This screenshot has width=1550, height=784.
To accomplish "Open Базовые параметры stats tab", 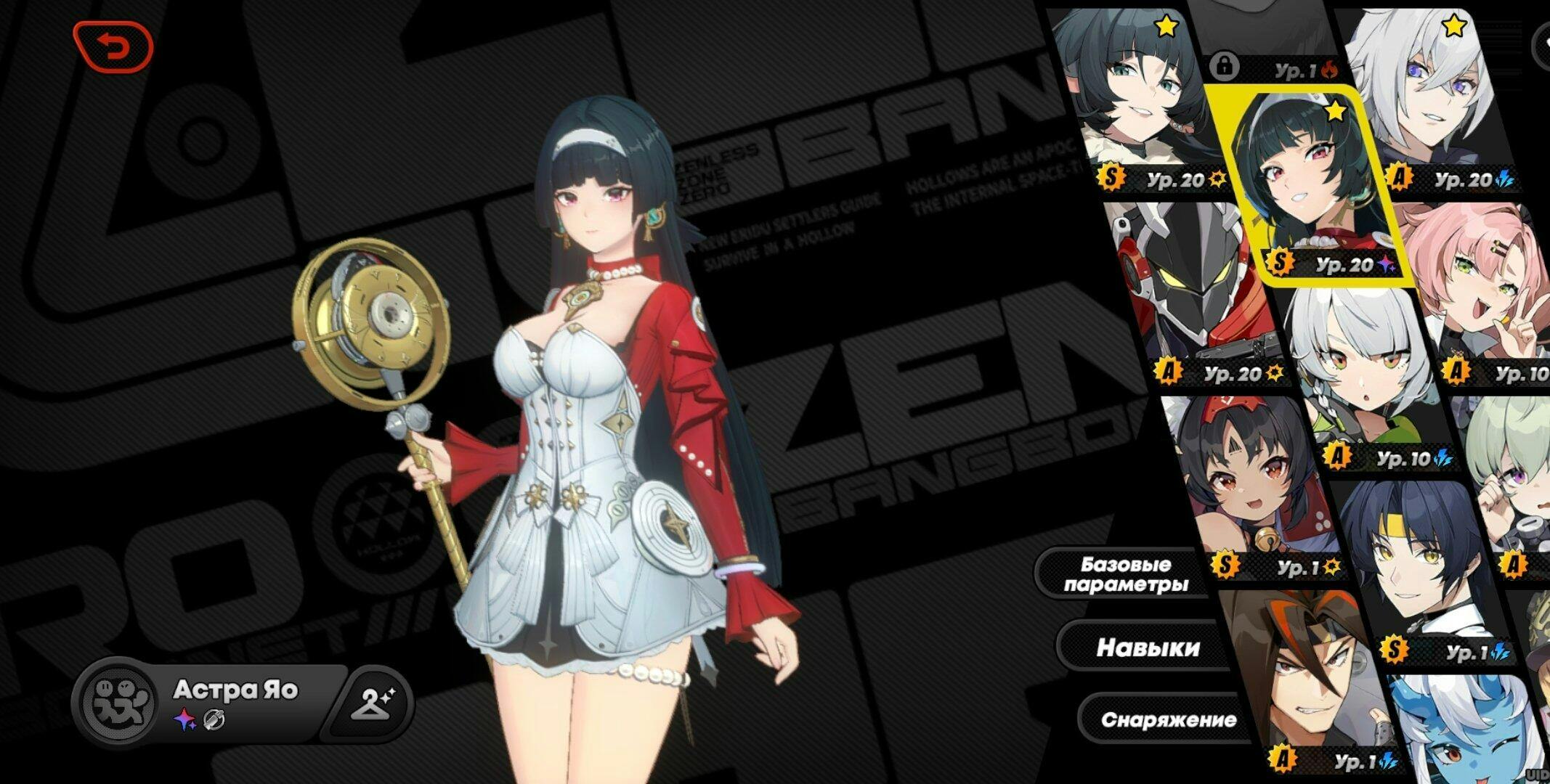I will (x=1125, y=574).
